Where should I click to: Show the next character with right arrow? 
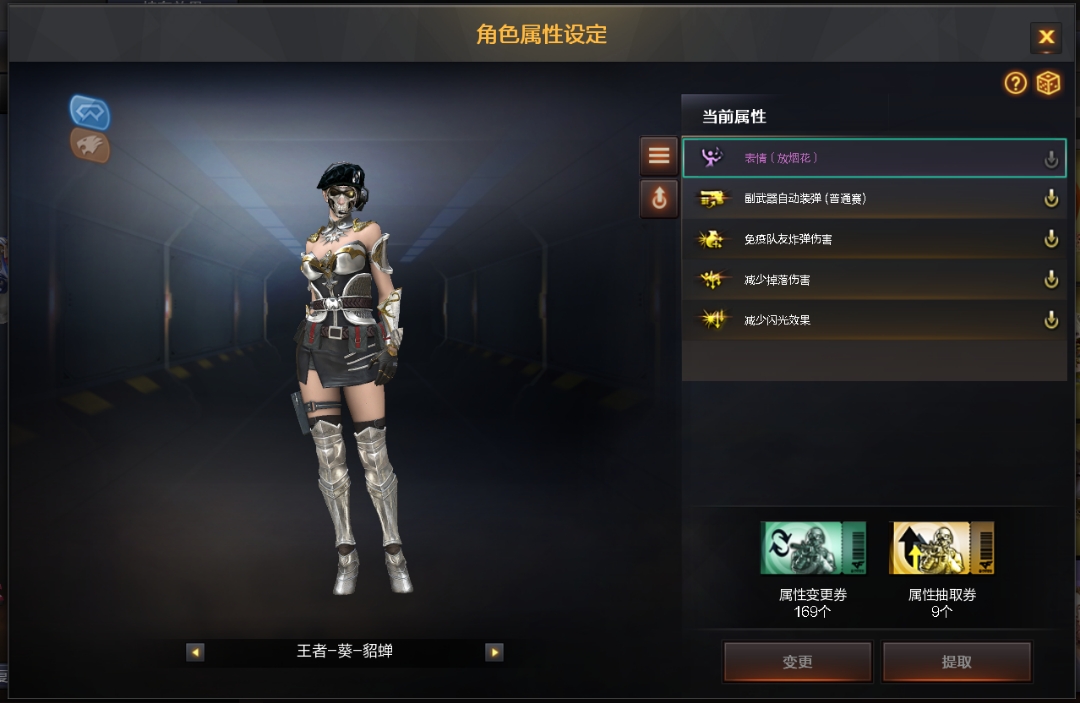(x=494, y=652)
